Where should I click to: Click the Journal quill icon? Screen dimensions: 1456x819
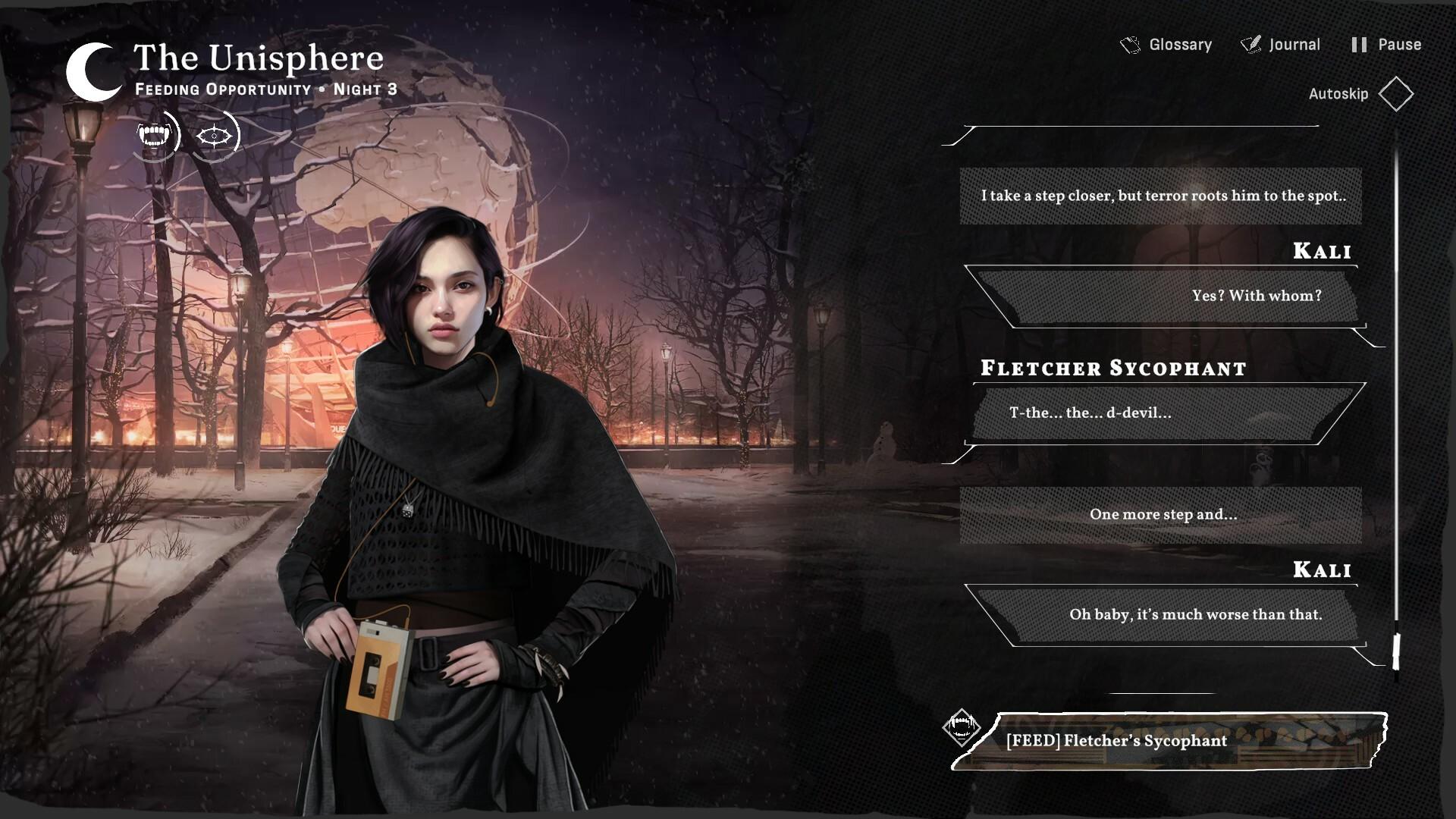click(1250, 44)
